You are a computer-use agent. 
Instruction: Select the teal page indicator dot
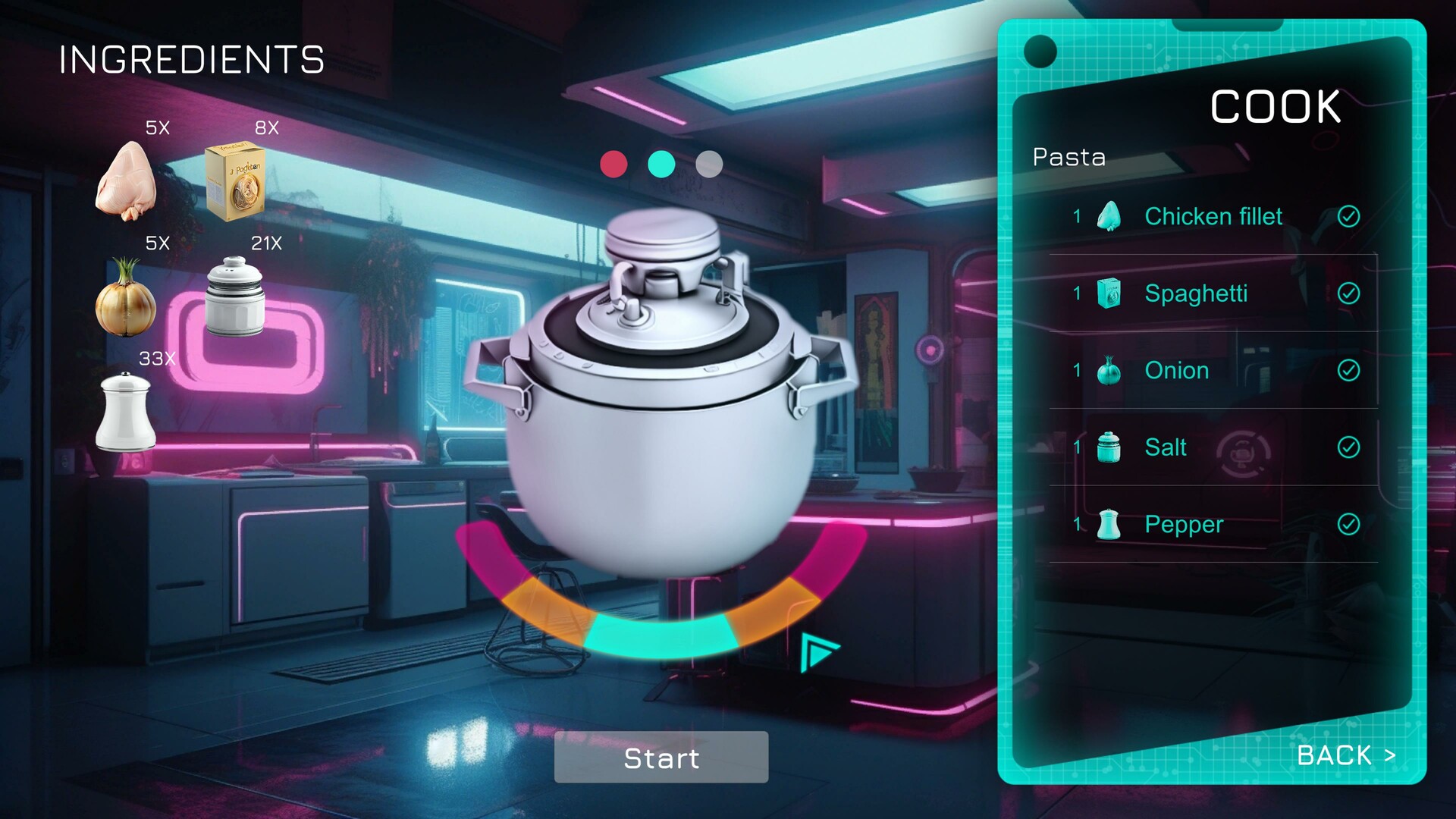[x=661, y=163]
